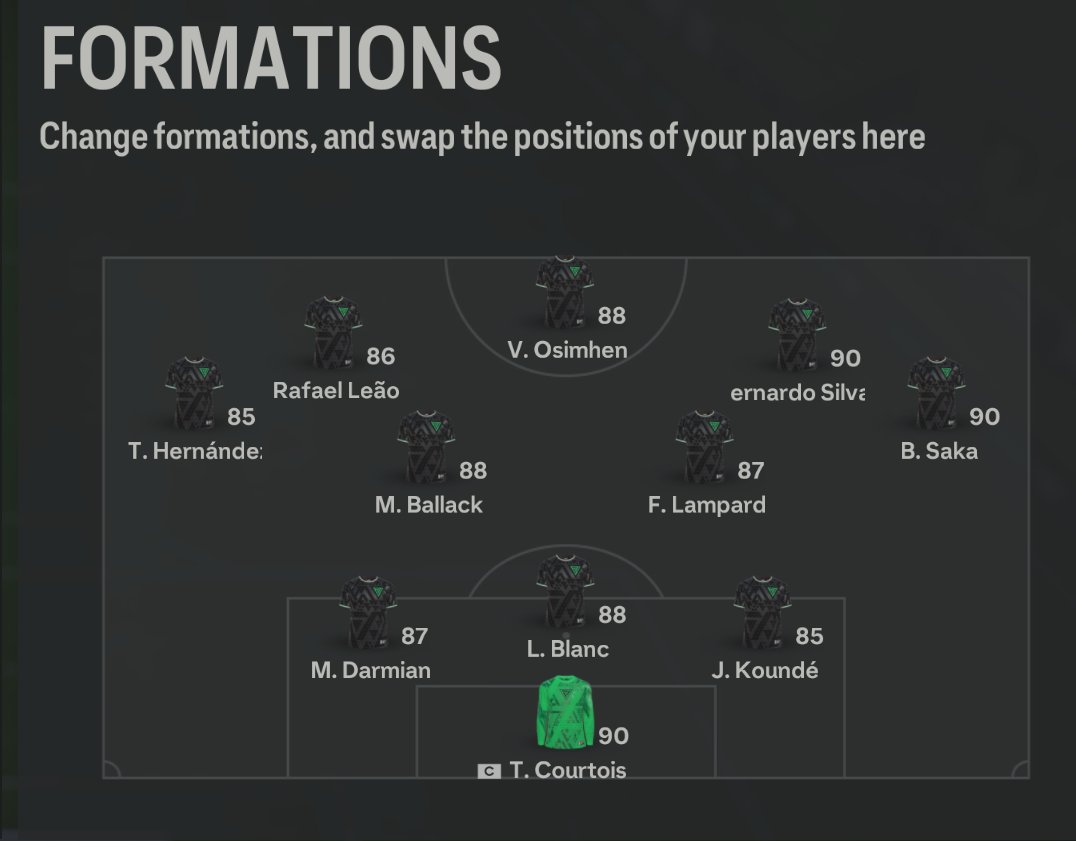This screenshot has width=1076, height=841.
Task: Select J. Koundé in defence
Action: click(x=763, y=612)
